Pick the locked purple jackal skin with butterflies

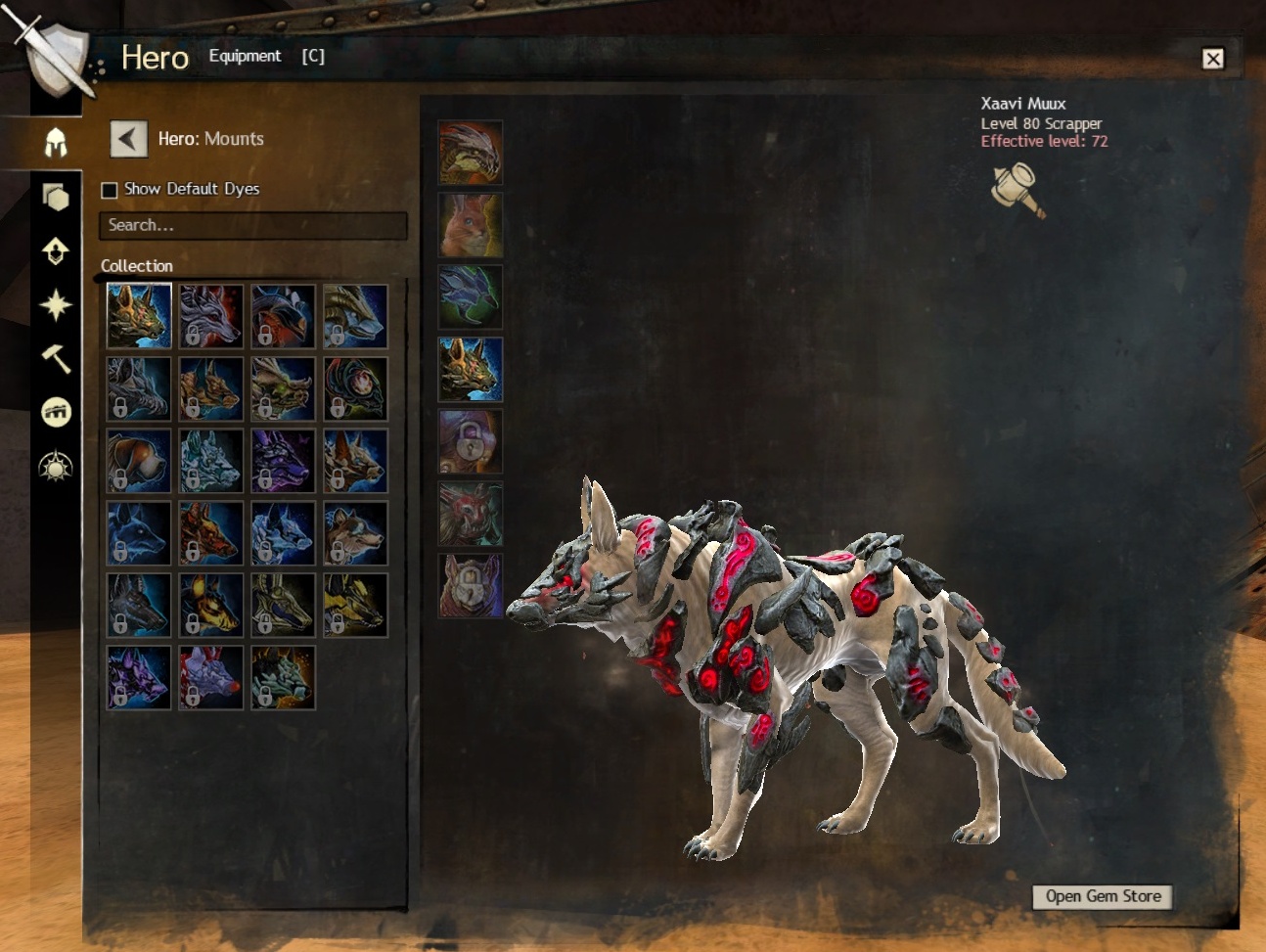click(283, 461)
